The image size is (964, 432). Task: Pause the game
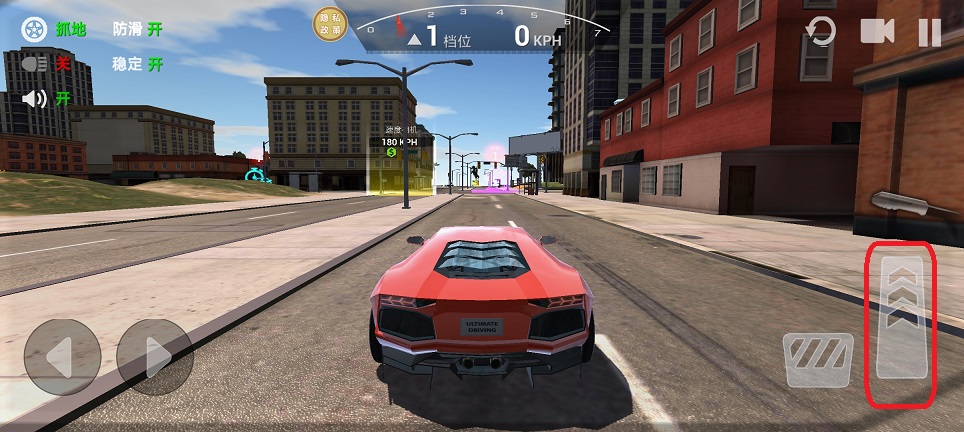coord(929,32)
